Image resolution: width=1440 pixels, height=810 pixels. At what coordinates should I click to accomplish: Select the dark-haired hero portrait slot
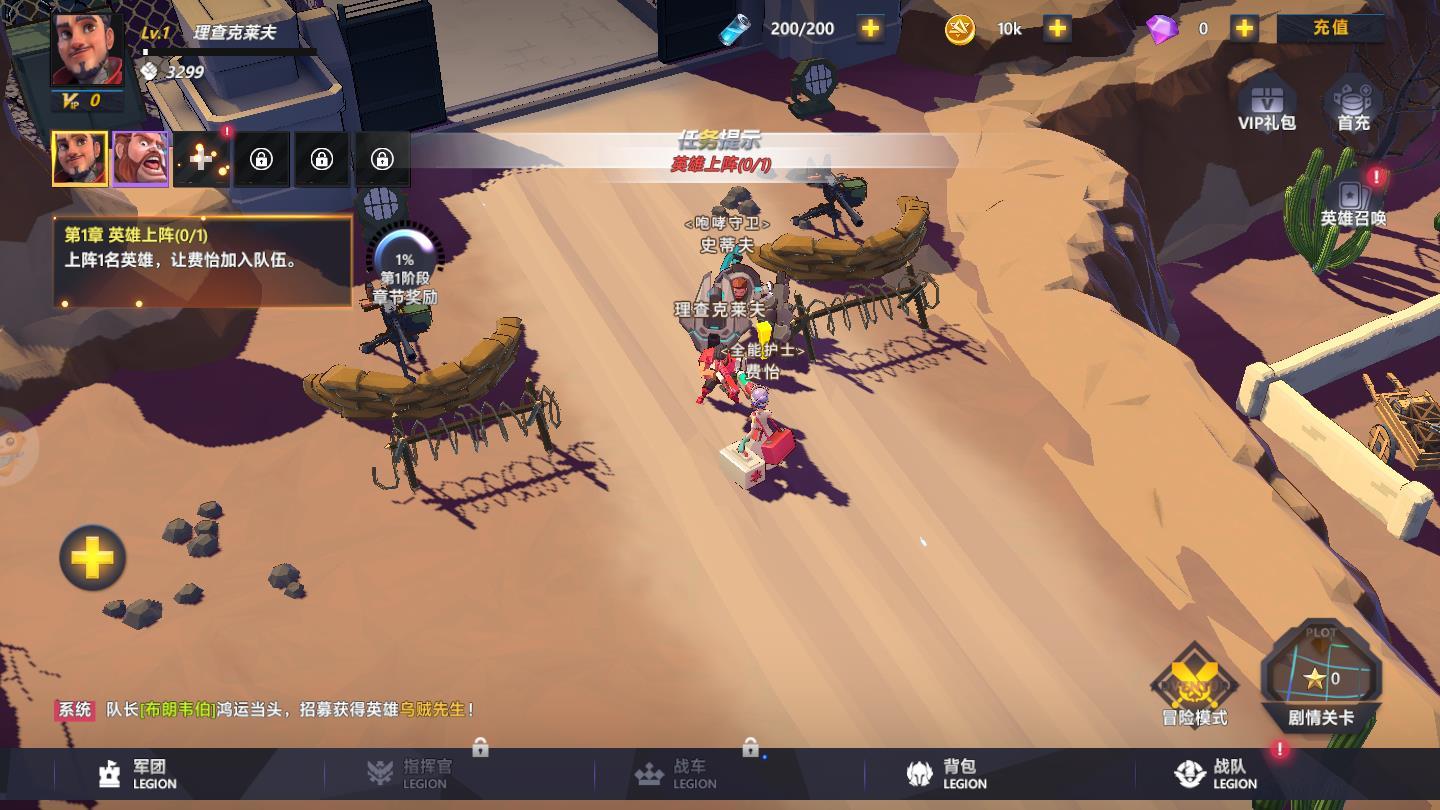80,159
